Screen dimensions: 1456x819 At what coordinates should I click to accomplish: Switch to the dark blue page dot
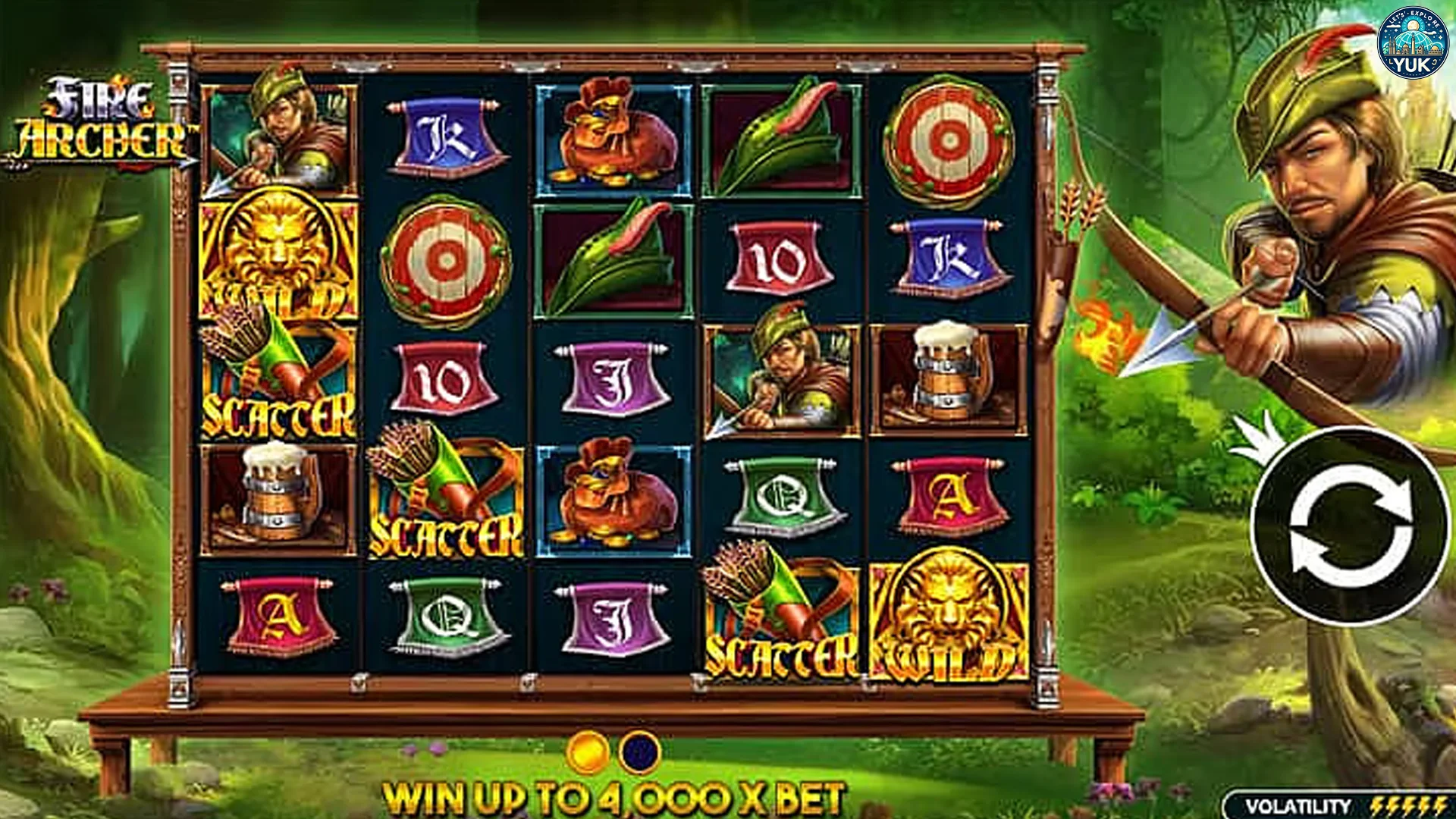[x=639, y=752]
